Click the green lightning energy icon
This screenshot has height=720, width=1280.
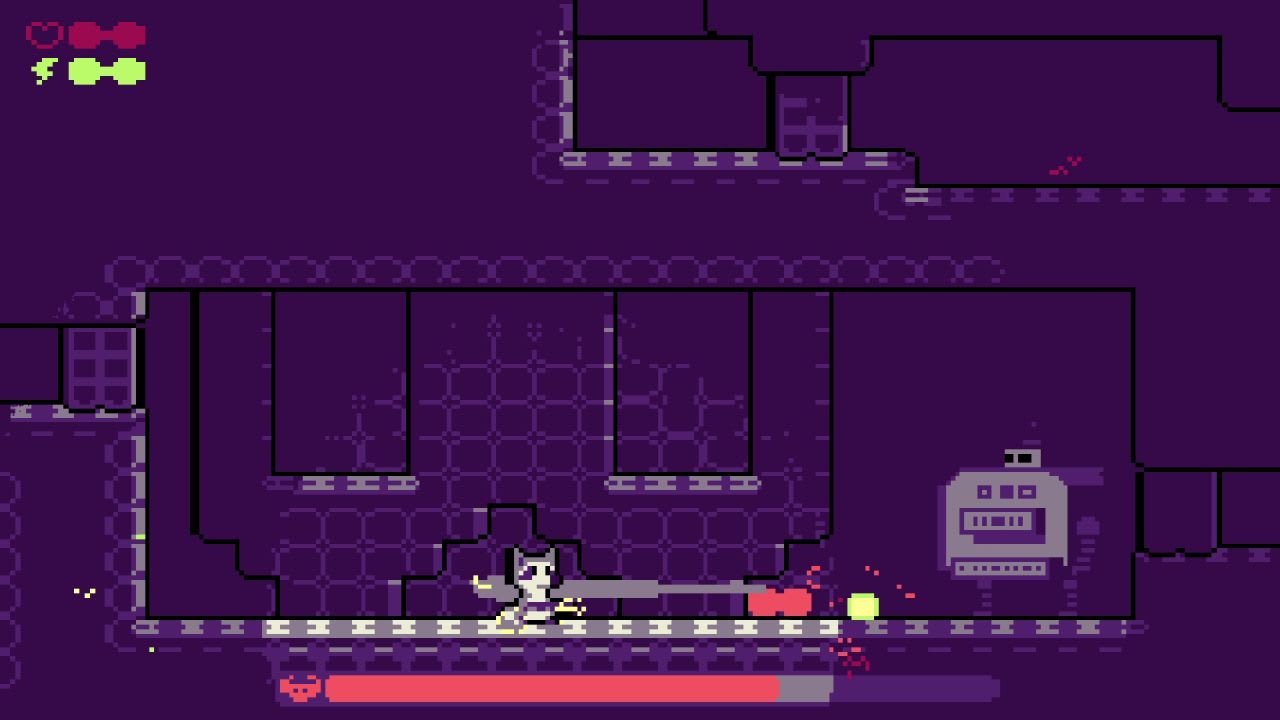tap(42, 70)
